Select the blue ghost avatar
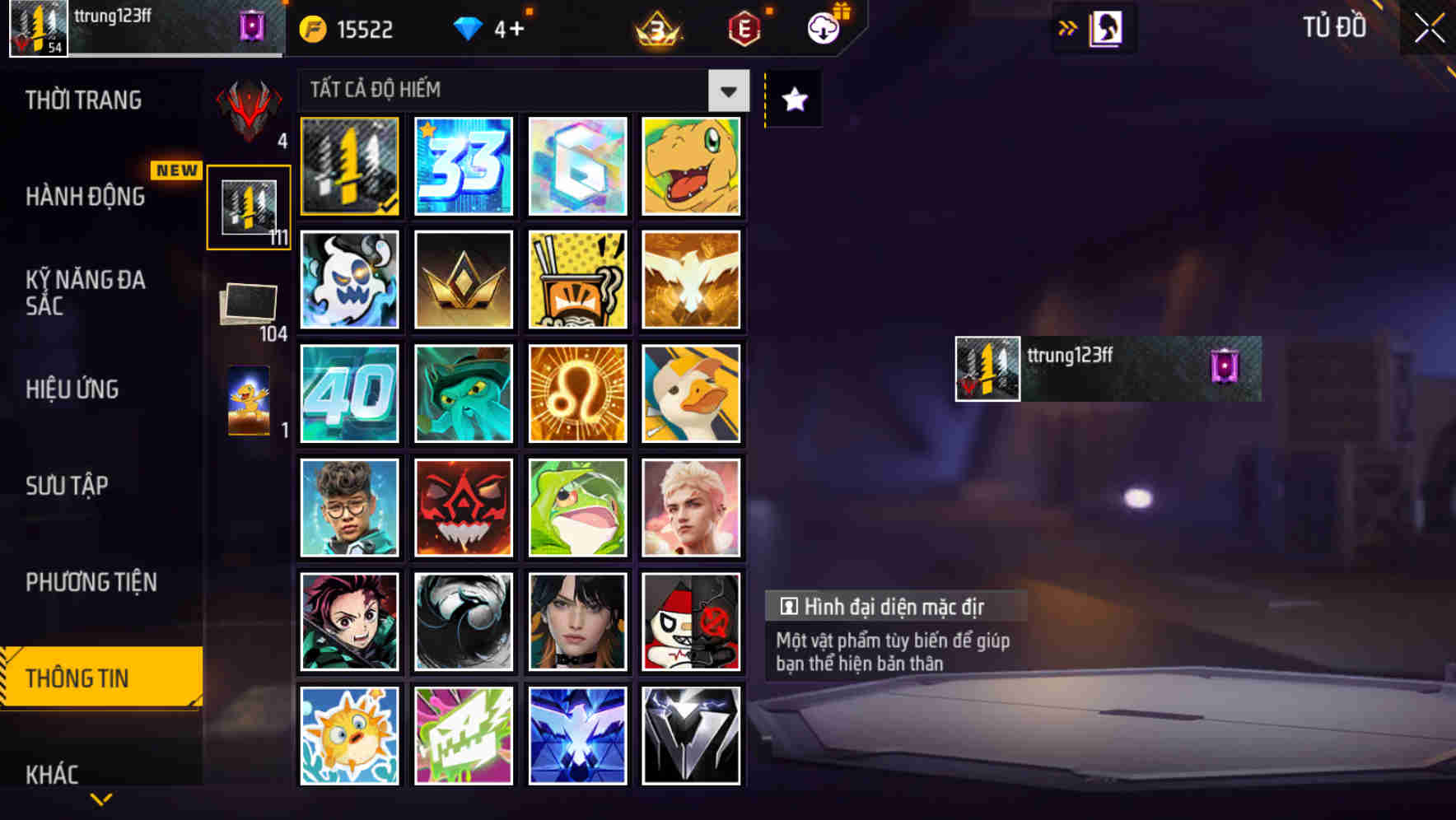 349,280
